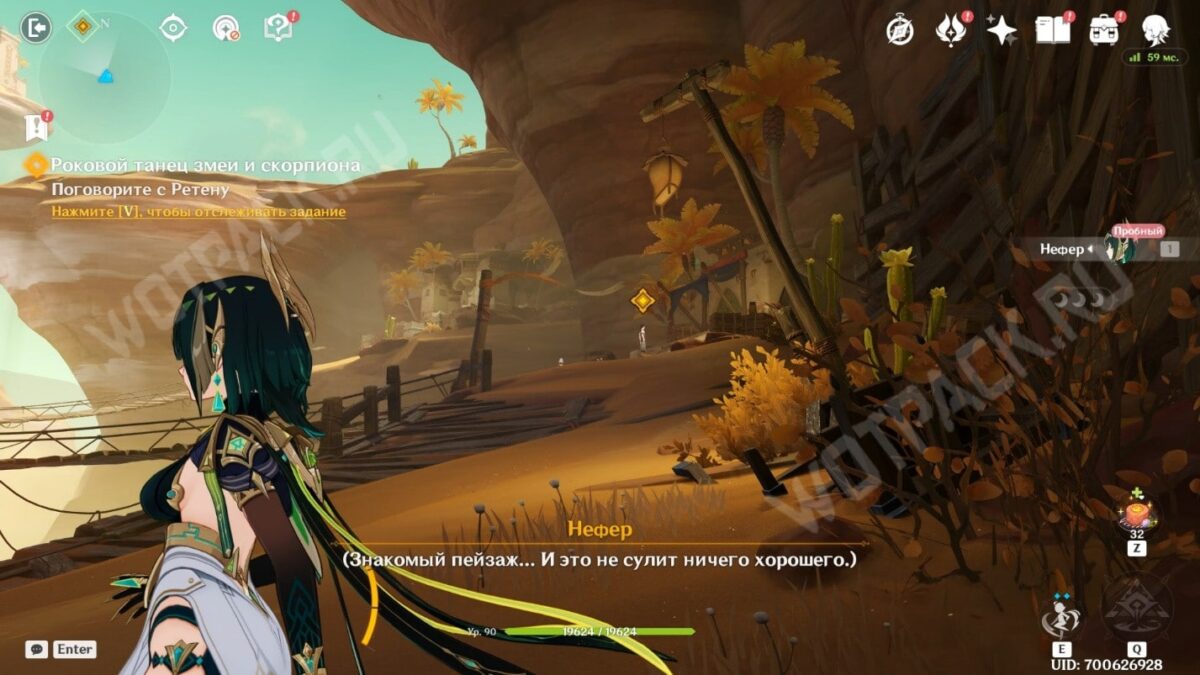Click the pin icon with red slash

click(225, 28)
